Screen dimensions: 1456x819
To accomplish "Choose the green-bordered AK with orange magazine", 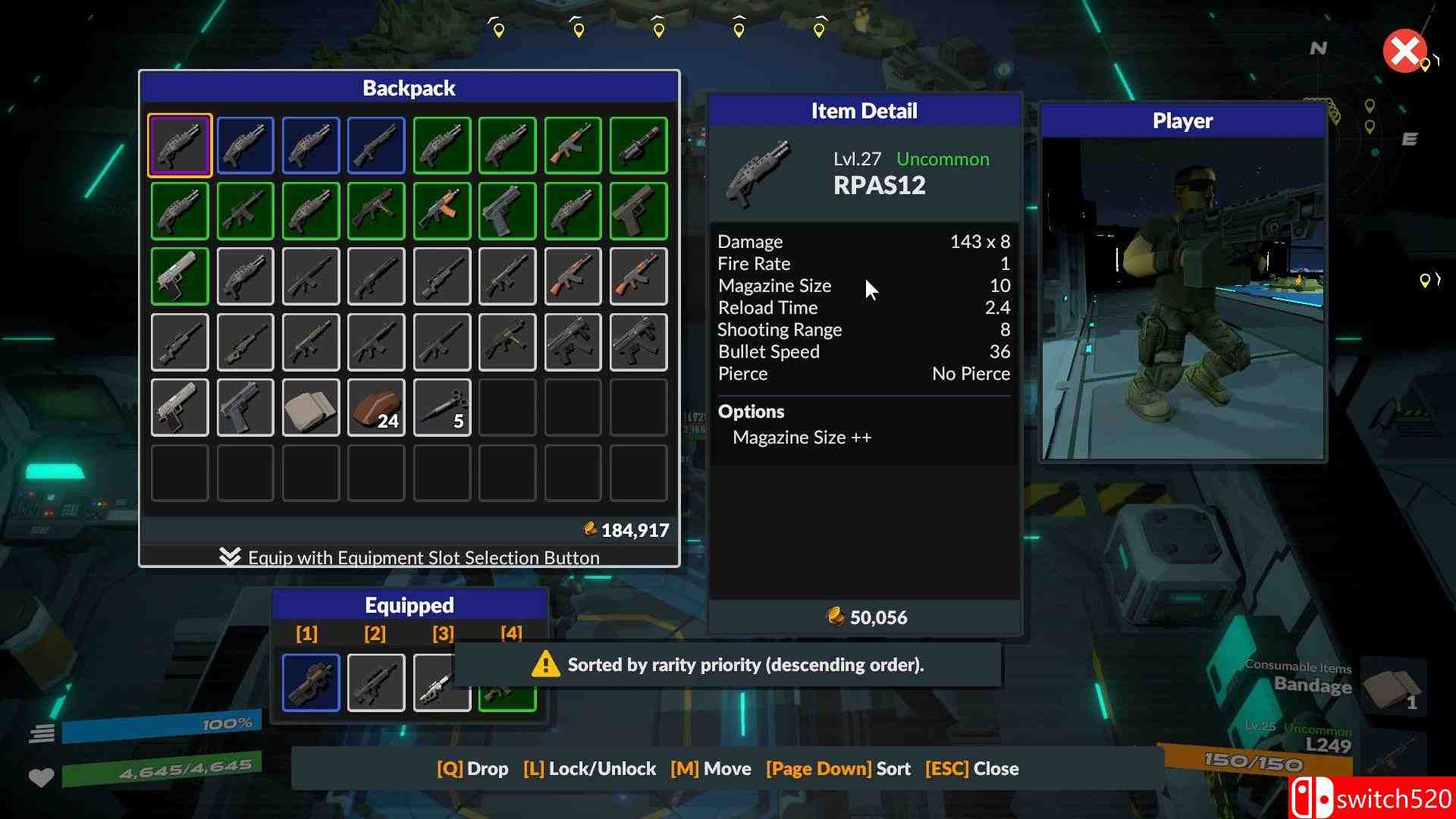I will click(x=442, y=211).
